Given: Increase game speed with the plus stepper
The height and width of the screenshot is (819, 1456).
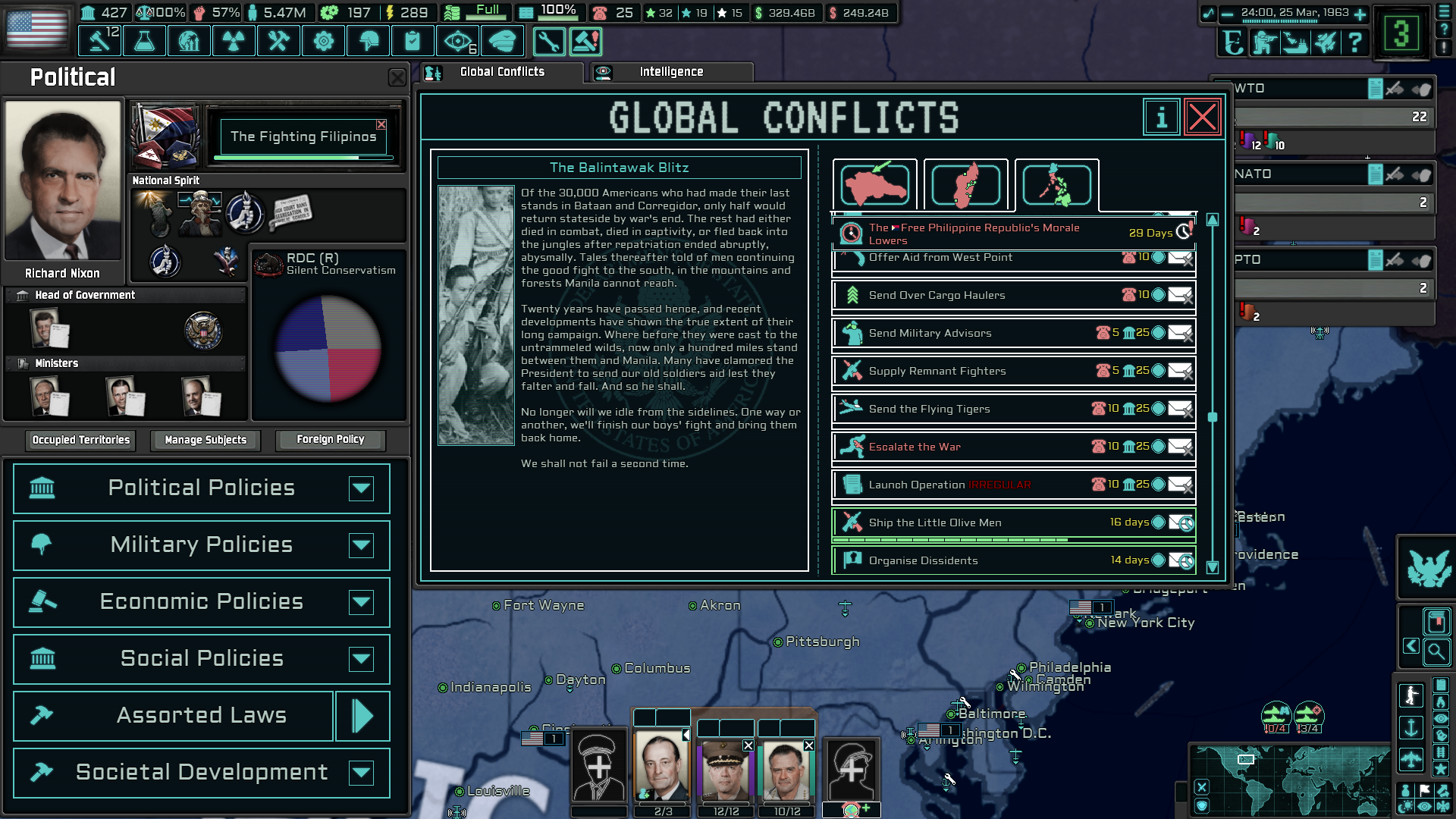Looking at the screenshot, I should [1359, 14].
